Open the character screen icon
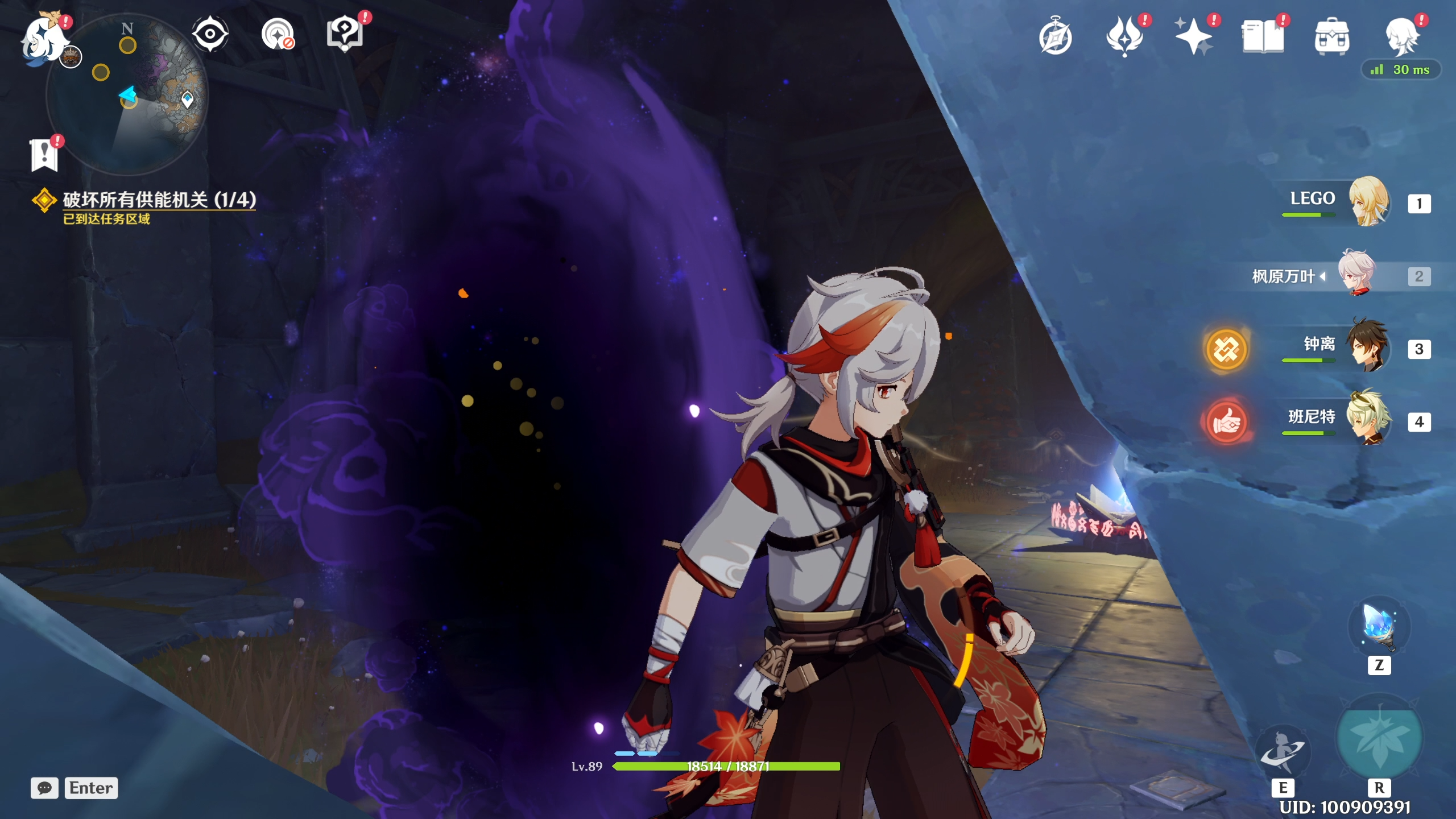Image resolution: width=1456 pixels, height=819 pixels. click(1401, 36)
